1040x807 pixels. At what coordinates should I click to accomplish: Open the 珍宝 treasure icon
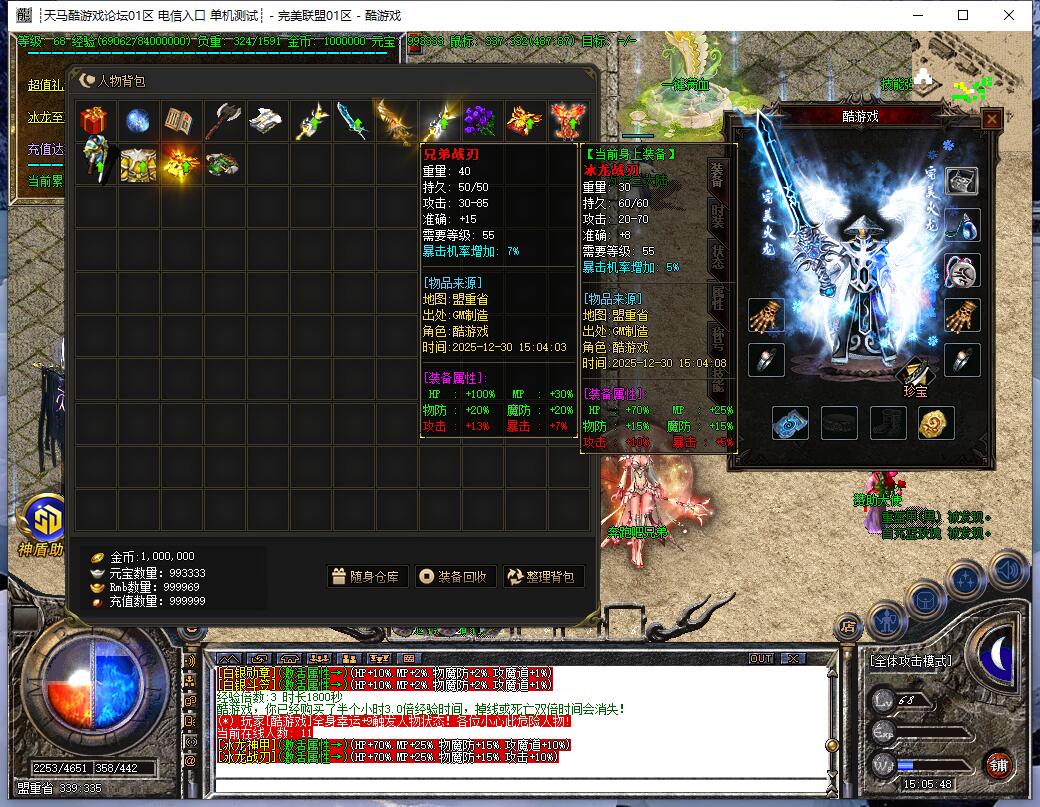coord(916,378)
